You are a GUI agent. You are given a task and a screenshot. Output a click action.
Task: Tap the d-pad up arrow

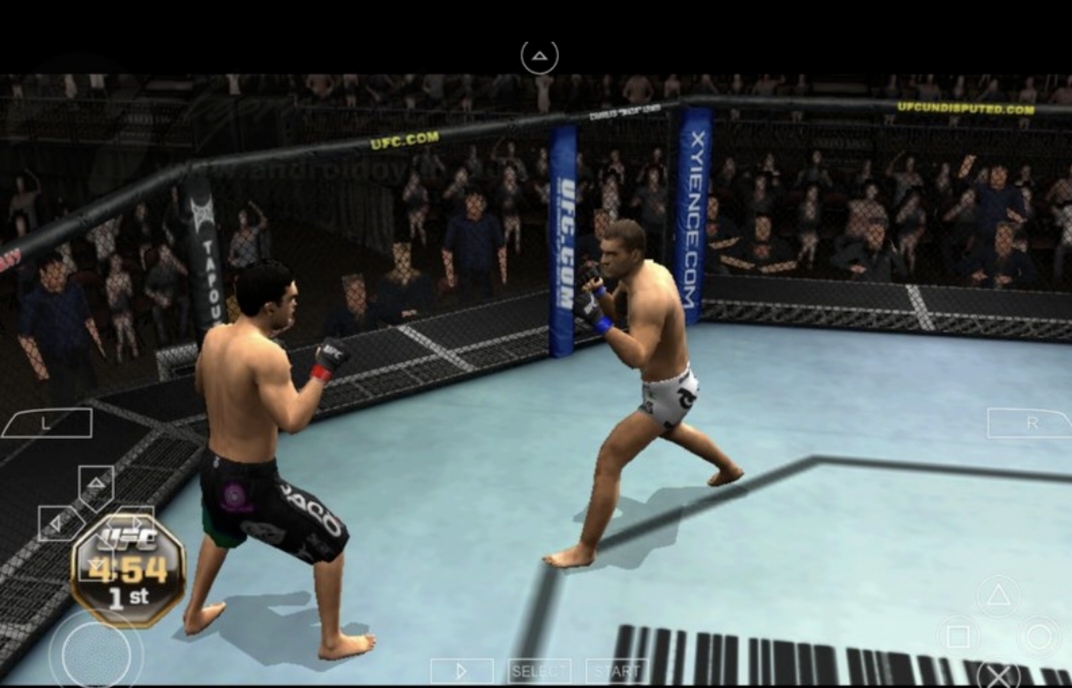click(96, 484)
